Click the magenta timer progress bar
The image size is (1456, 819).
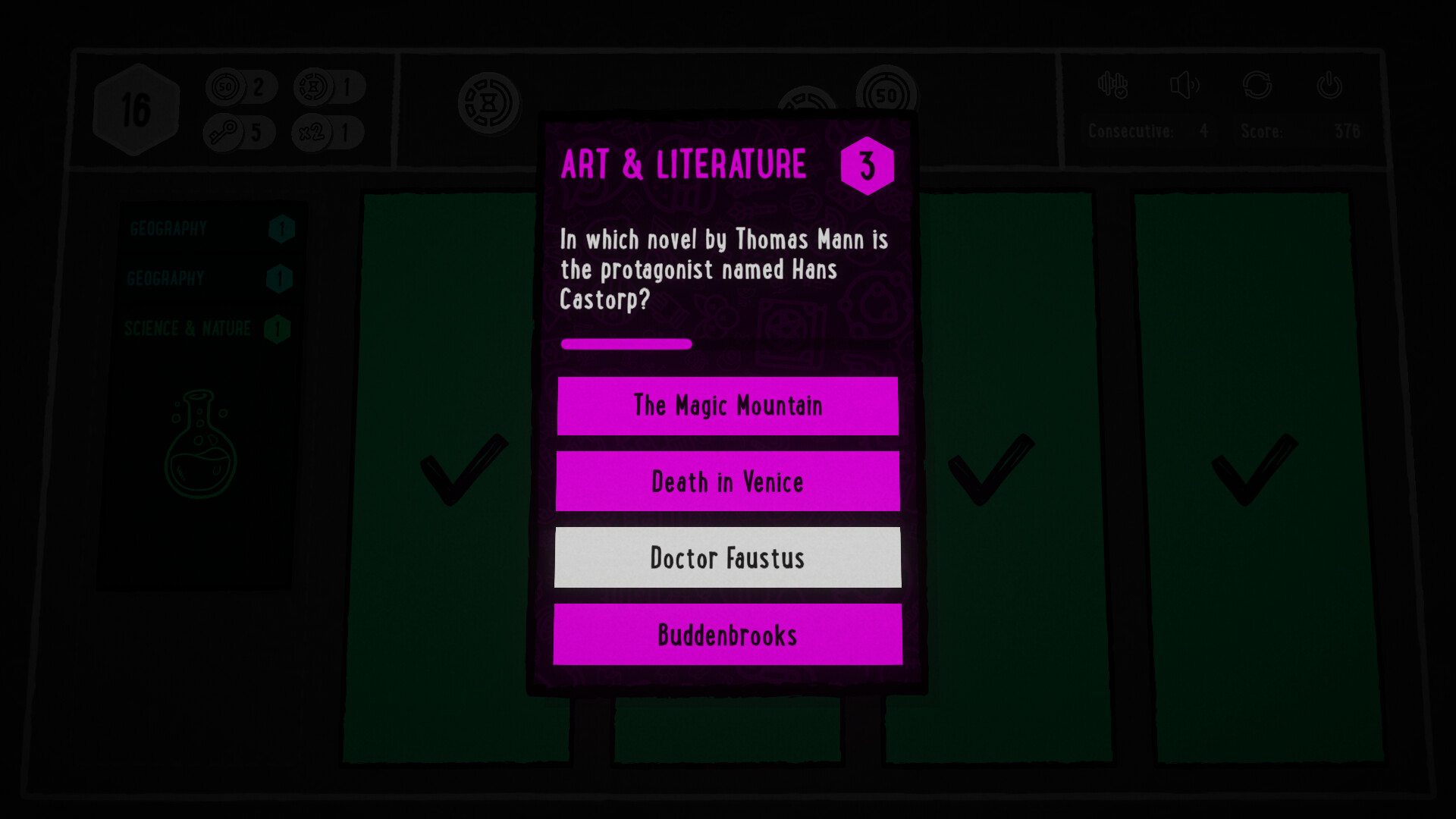[626, 344]
